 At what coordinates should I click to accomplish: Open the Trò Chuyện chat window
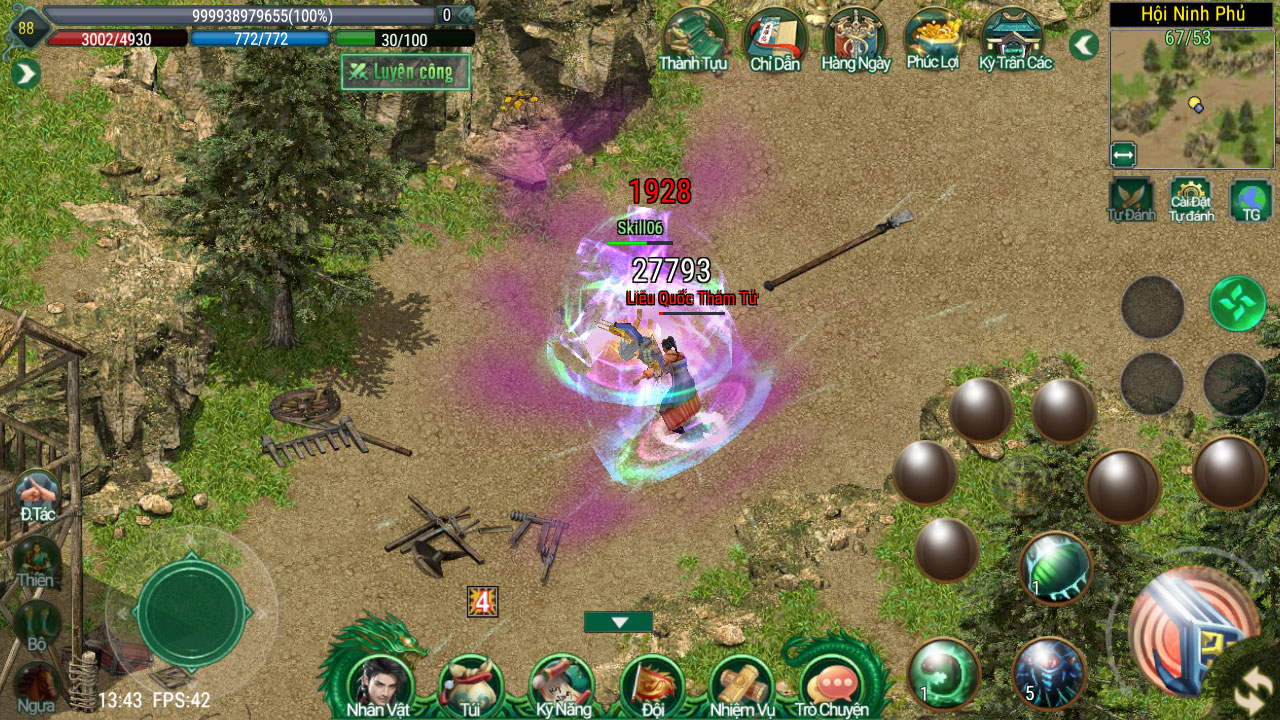[x=832, y=685]
